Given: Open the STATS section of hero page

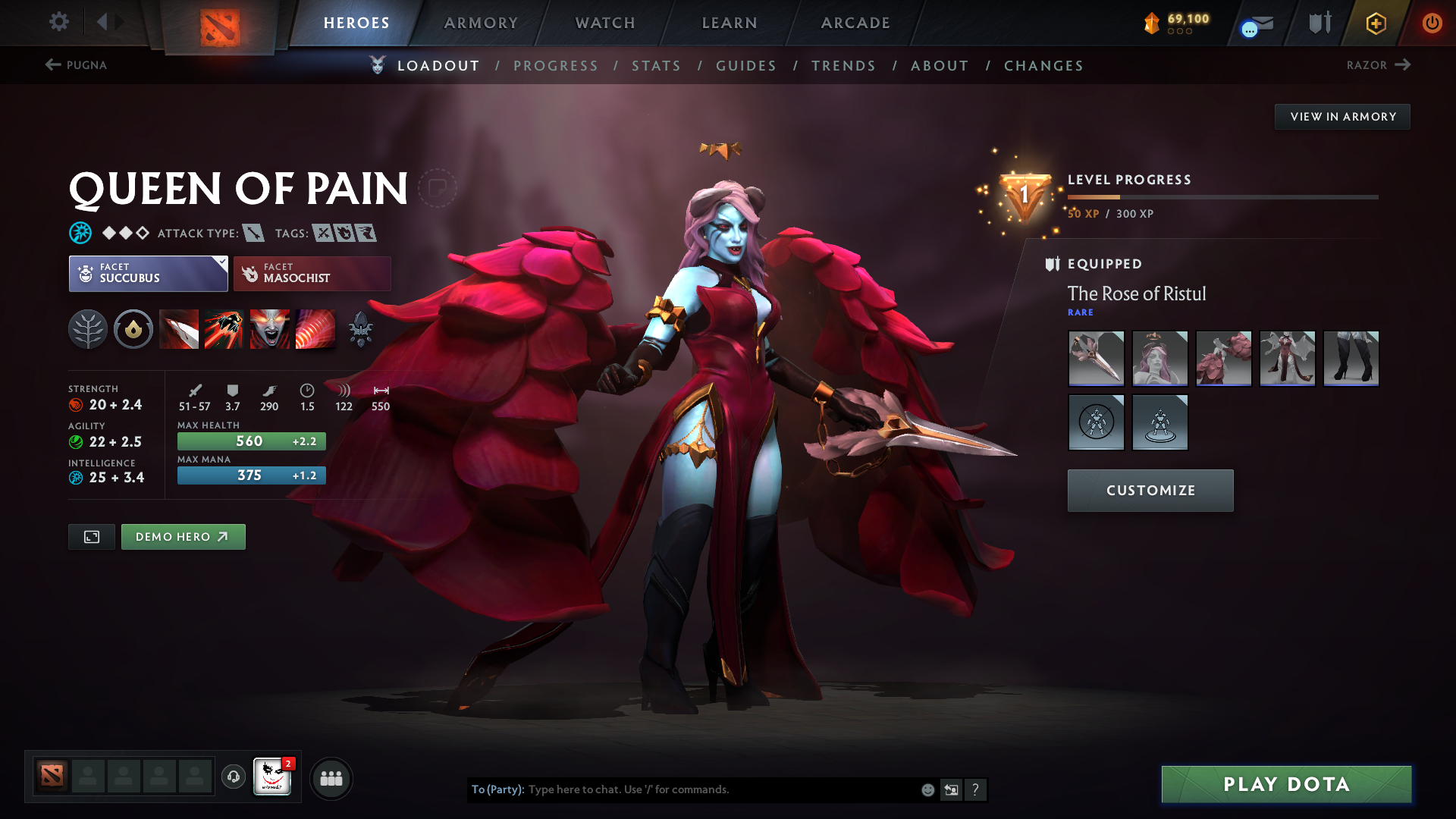Looking at the screenshot, I should pyautogui.click(x=656, y=66).
